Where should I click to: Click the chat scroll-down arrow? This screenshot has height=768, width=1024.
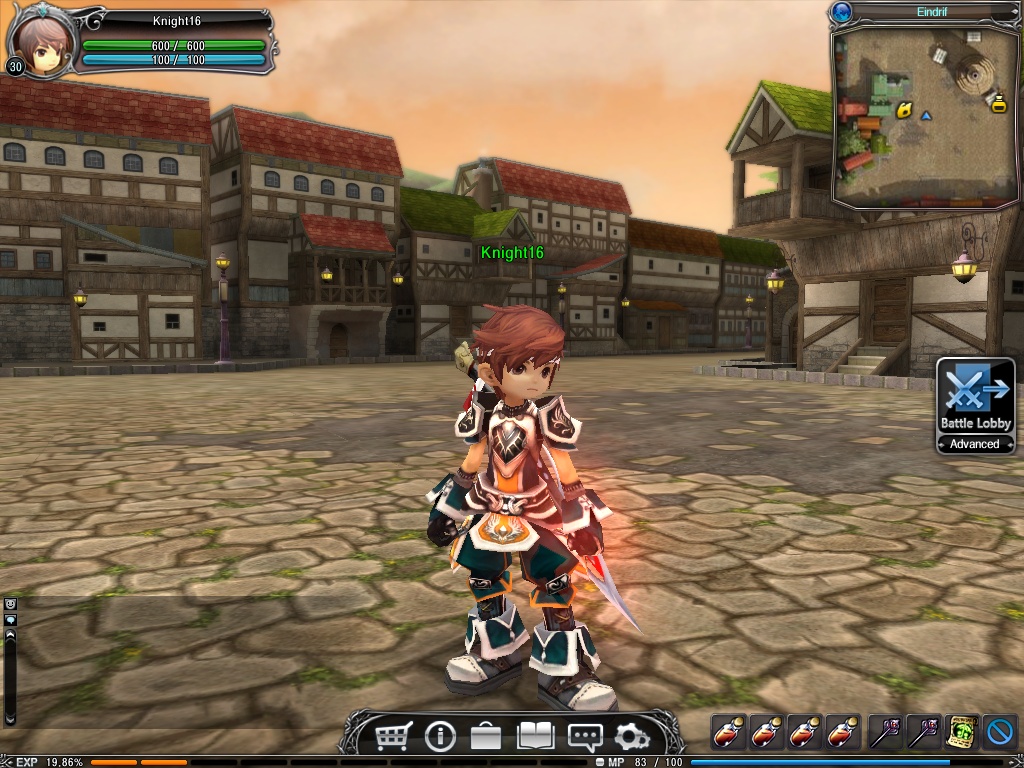coord(10,718)
